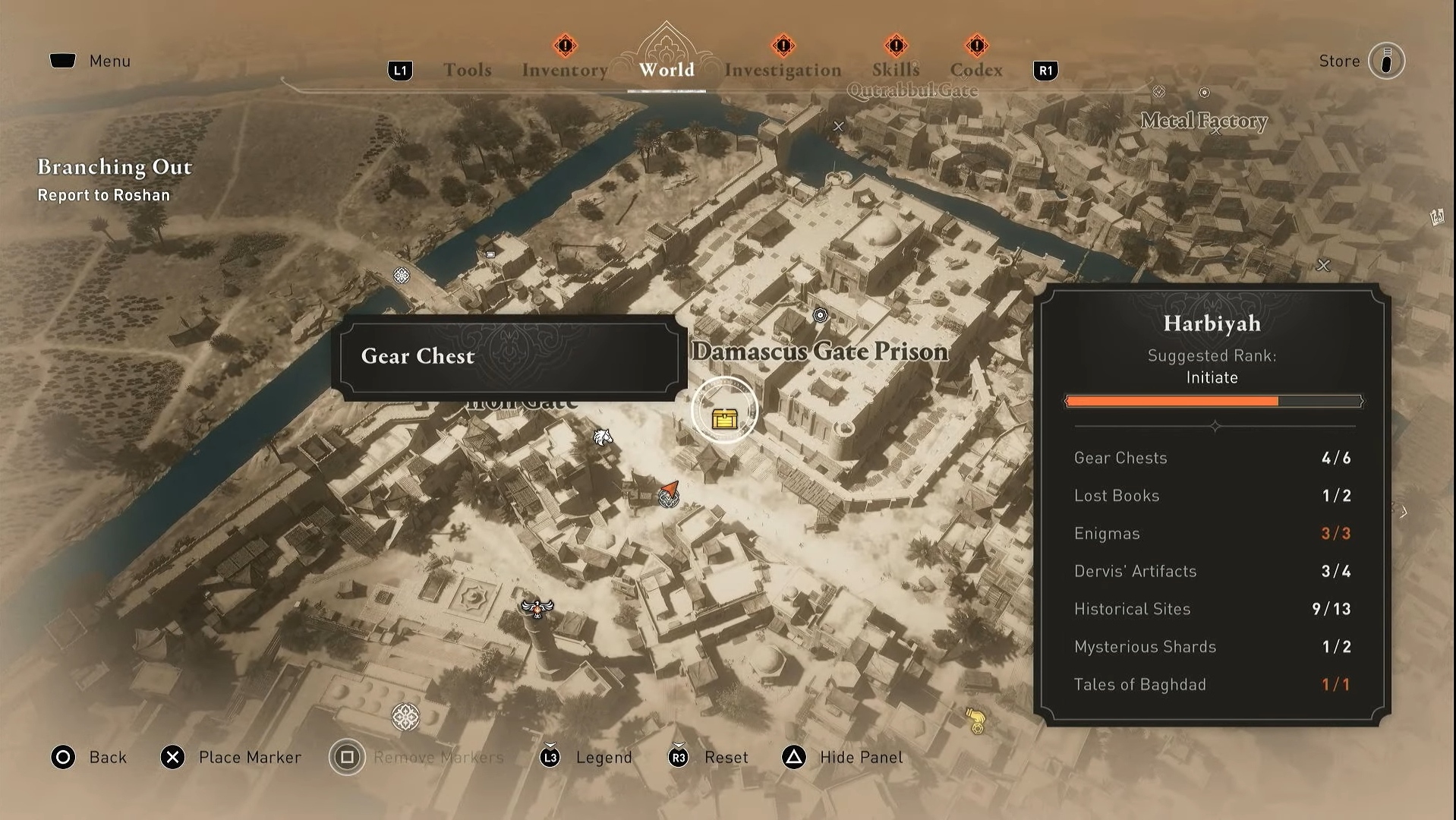
Task: Click the Damascus Gate Prison location label
Action: point(820,352)
